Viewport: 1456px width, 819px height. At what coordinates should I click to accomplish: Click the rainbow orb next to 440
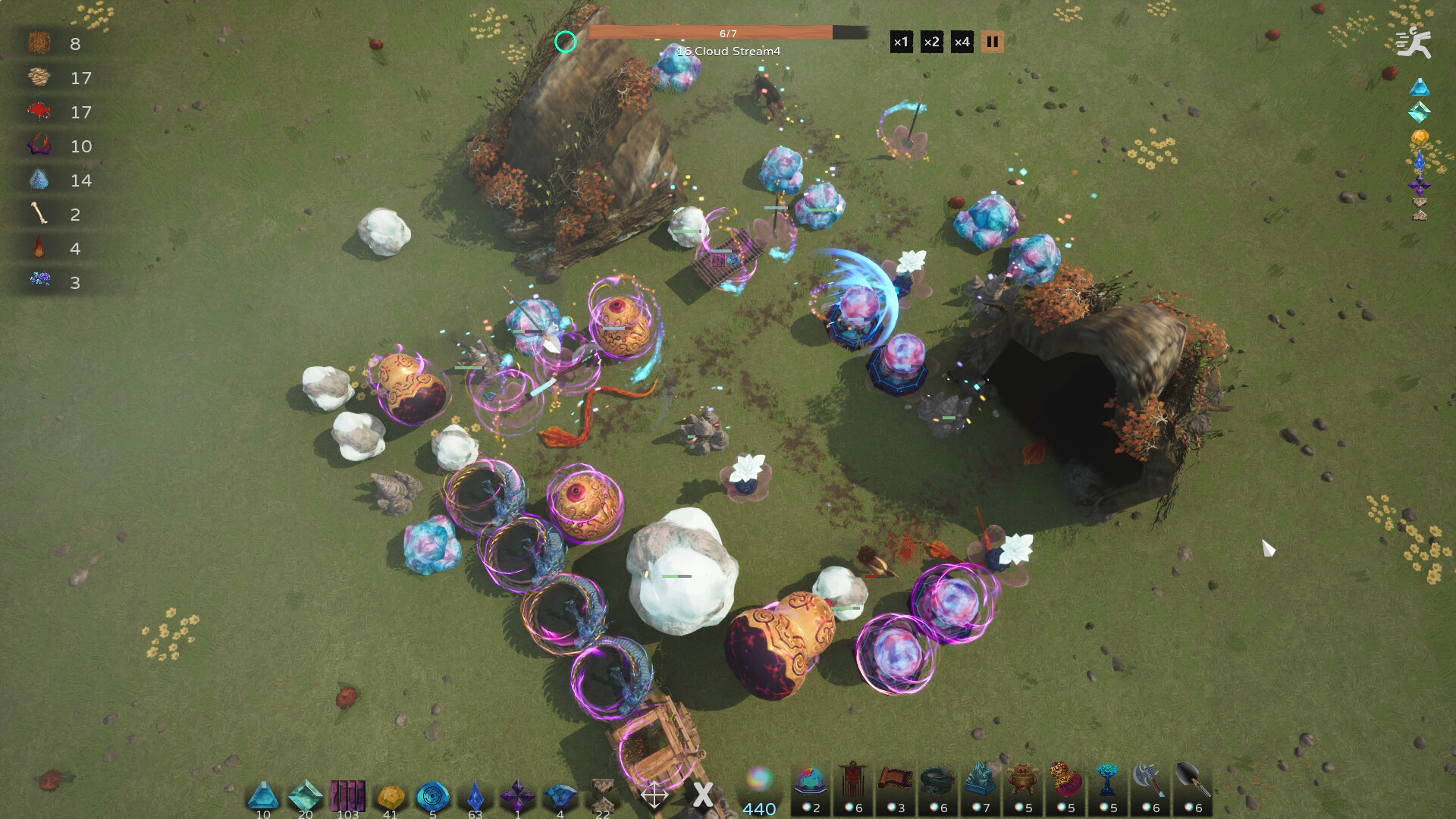pyautogui.click(x=759, y=779)
